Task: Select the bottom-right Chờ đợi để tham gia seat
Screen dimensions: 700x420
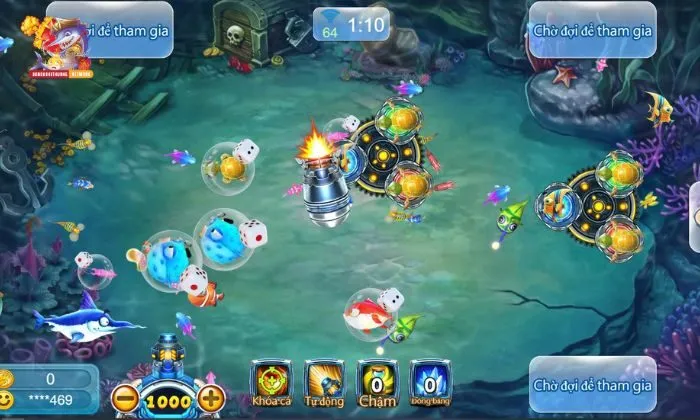Action: click(x=592, y=384)
